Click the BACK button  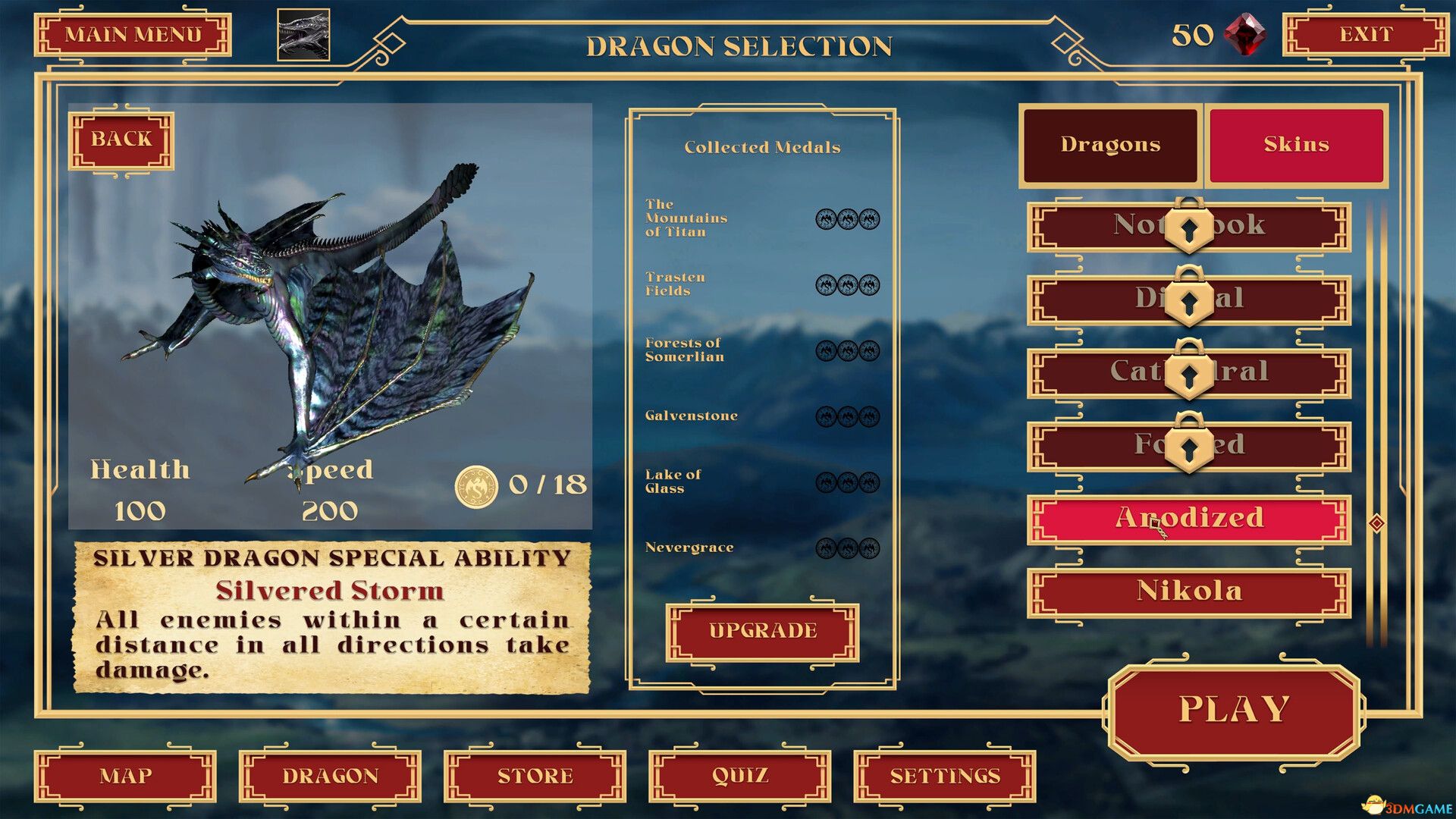[x=121, y=139]
